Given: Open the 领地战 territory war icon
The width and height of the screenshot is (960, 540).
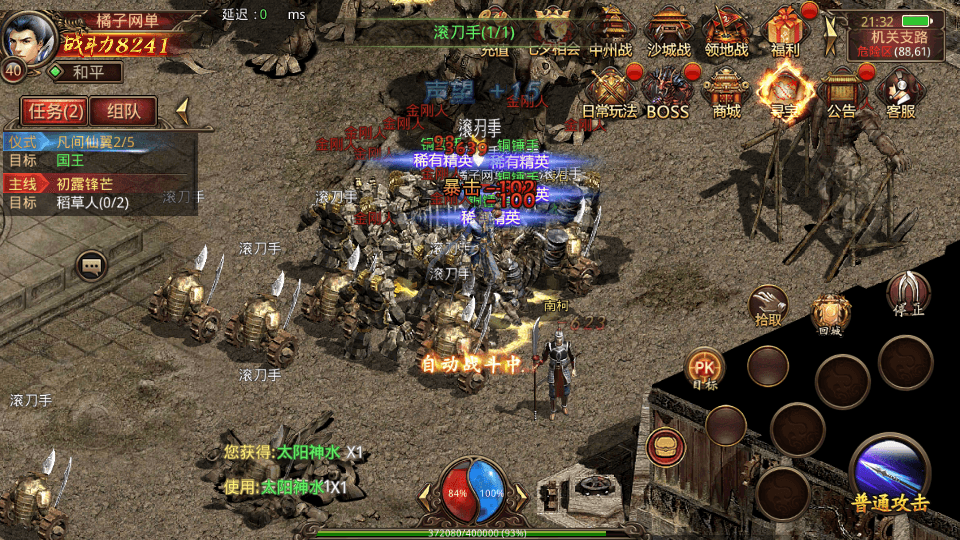Looking at the screenshot, I should pyautogui.click(x=727, y=31).
